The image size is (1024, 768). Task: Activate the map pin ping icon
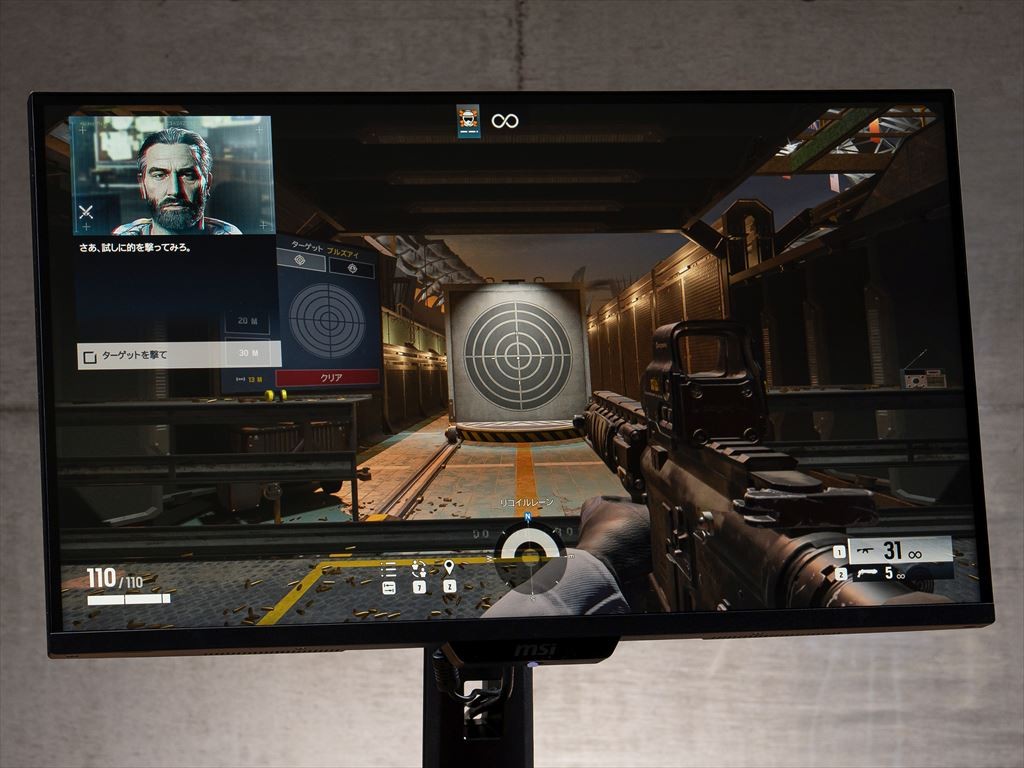[449, 568]
